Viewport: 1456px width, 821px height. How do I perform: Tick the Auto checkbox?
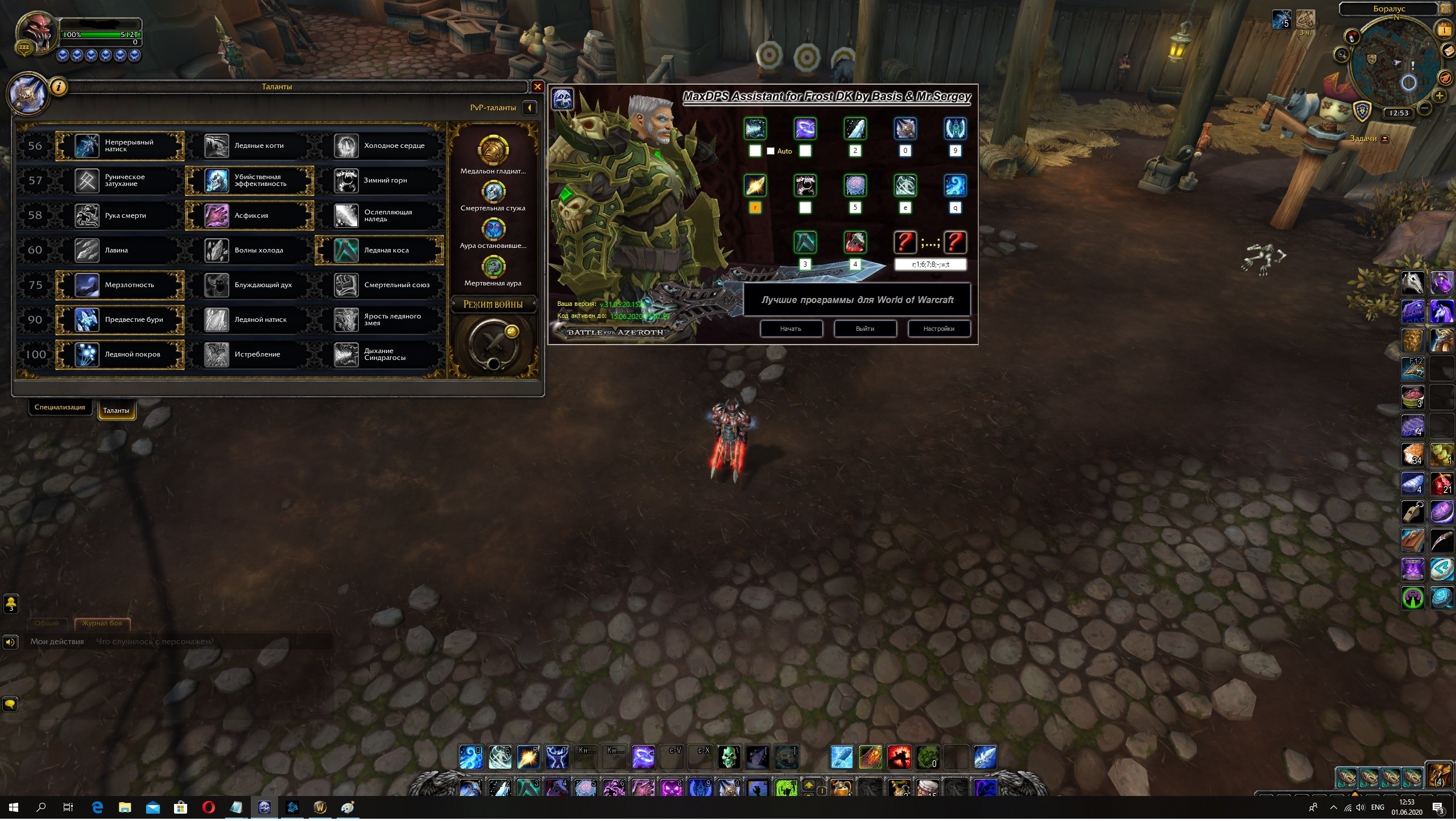coord(771,151)
